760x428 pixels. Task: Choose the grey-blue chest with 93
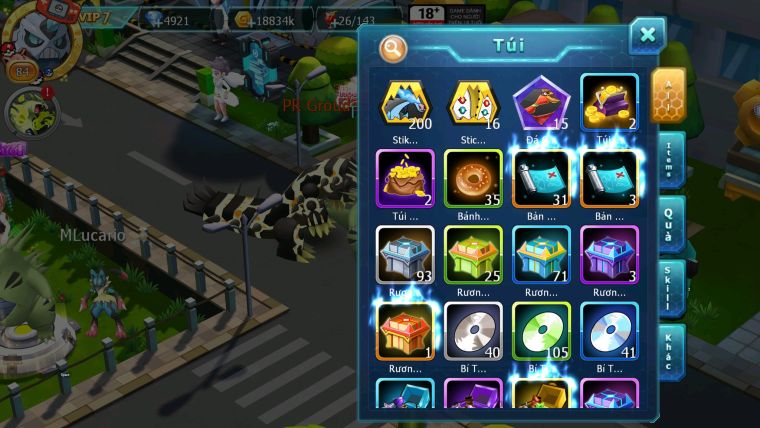[x=405, y=254]
